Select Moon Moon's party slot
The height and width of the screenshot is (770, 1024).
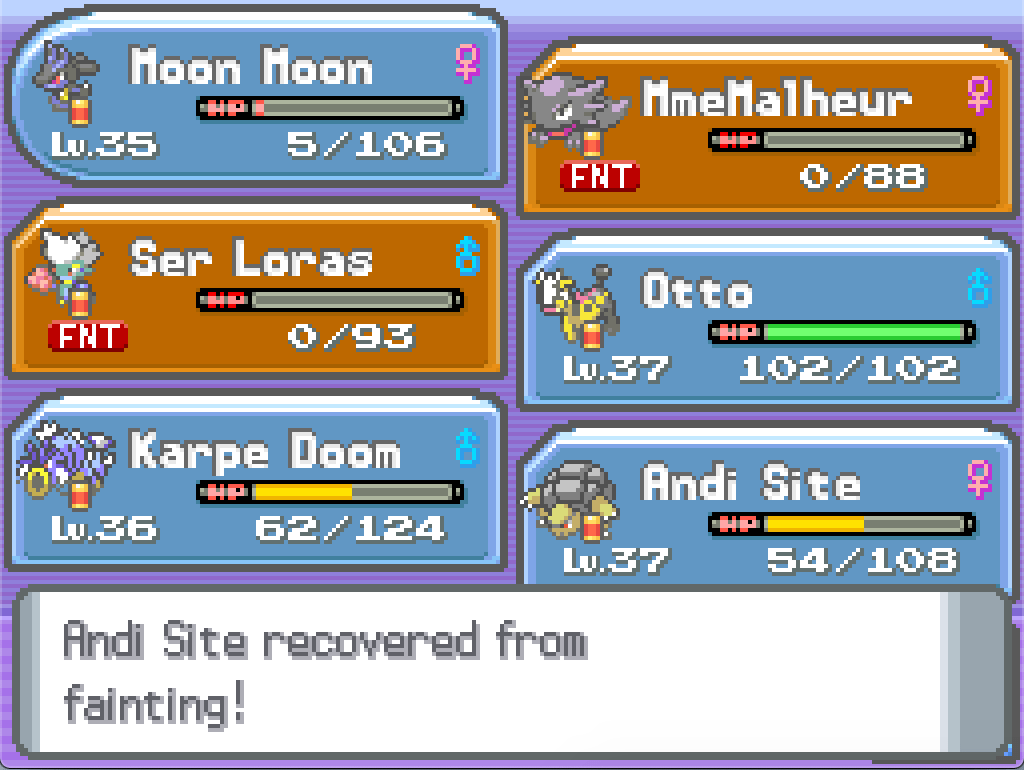tap(258, 100)
